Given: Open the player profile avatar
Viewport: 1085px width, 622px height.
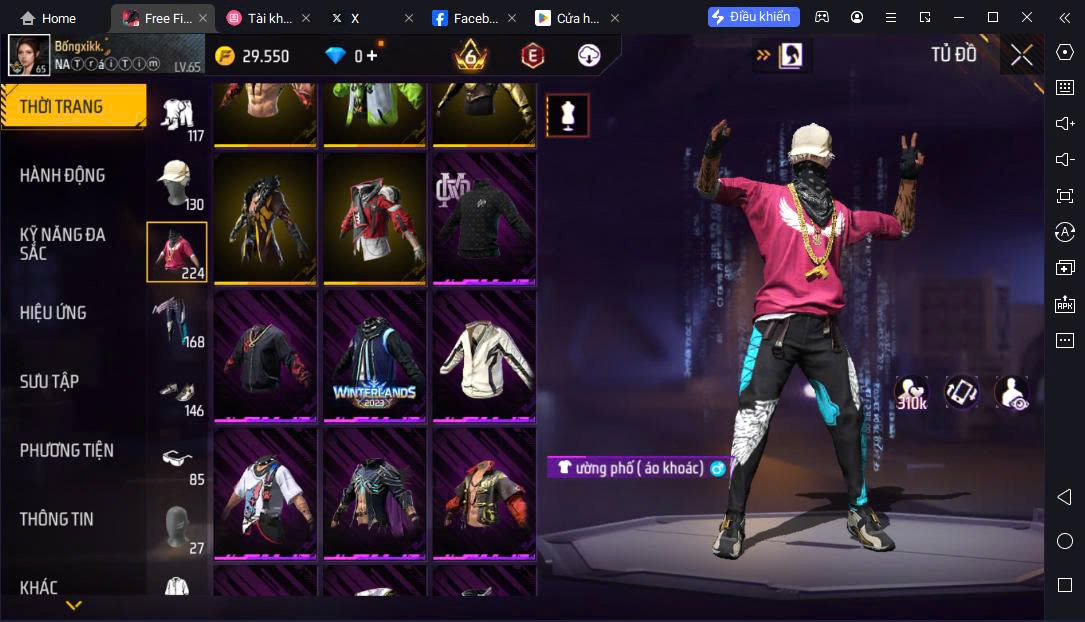Looking at the screenshot, I should [29, 55].
